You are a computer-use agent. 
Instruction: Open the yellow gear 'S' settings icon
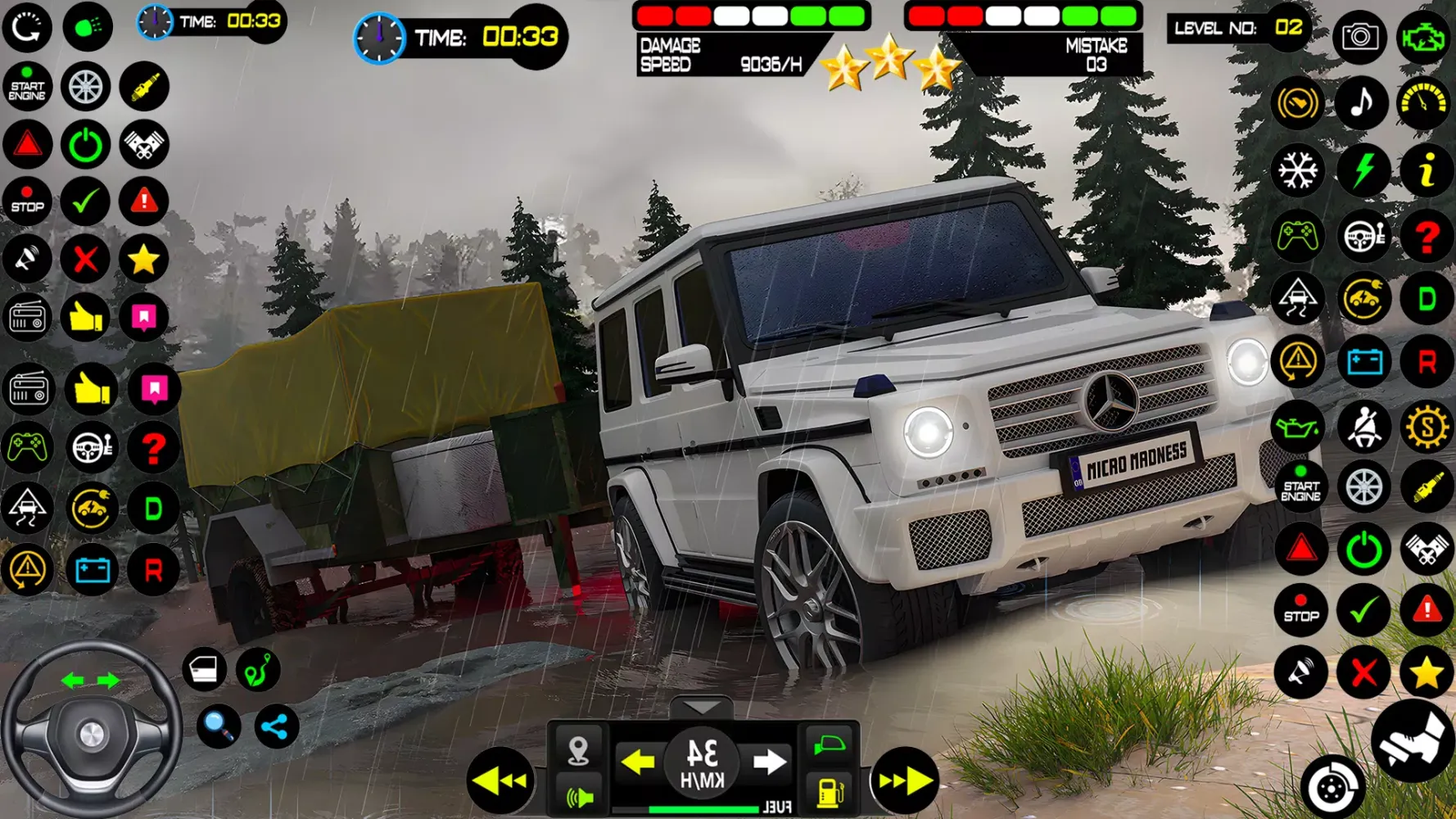1427,427
